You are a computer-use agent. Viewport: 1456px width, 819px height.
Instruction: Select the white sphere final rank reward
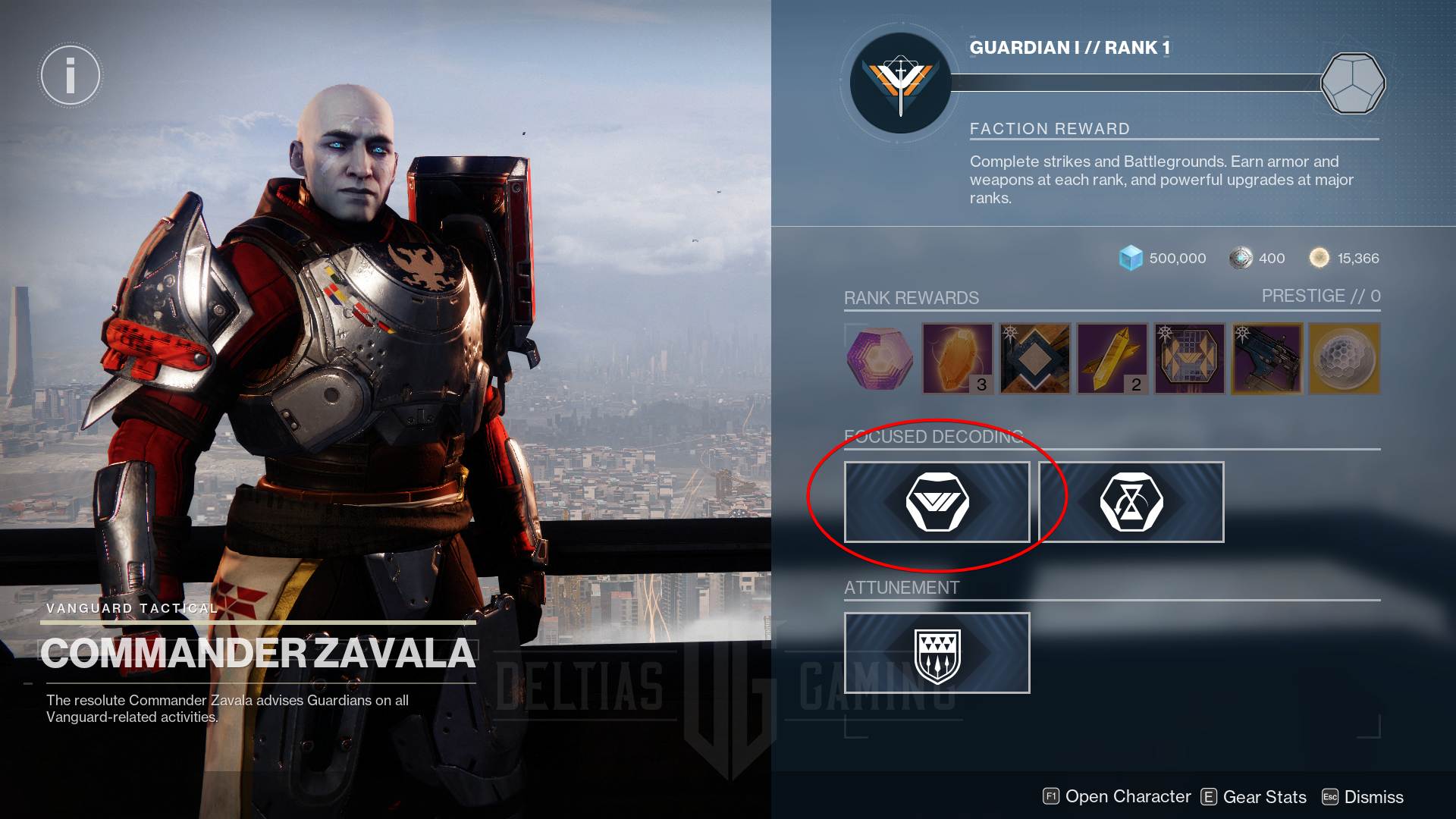coord(1344,359)
